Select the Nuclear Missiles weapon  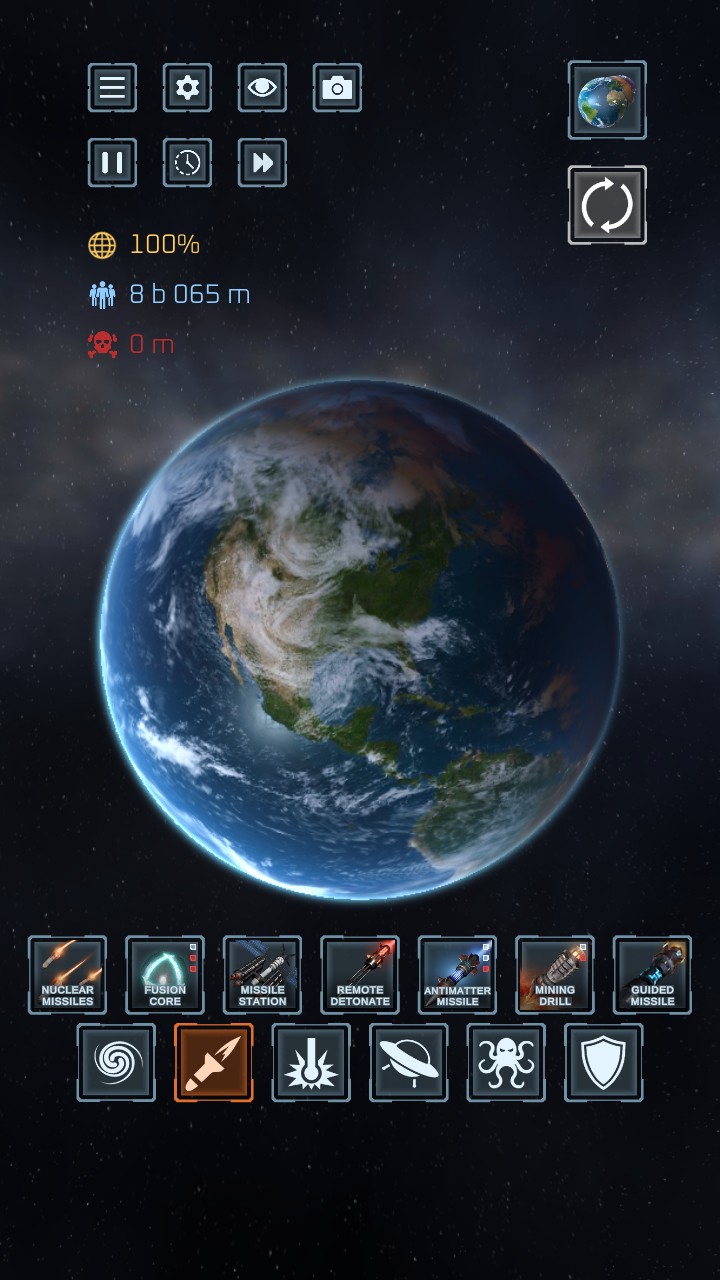(x=67, y=975)
